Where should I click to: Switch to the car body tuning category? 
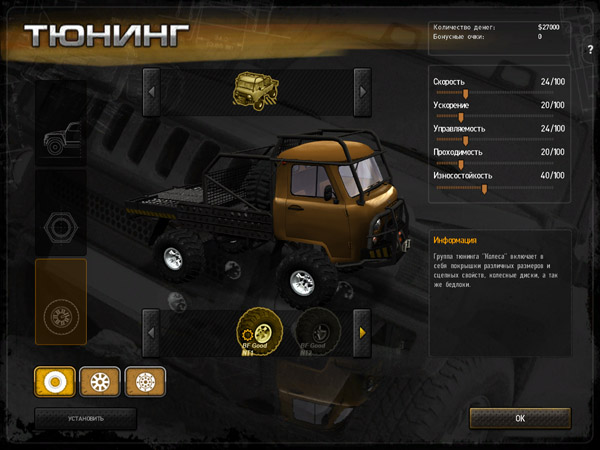pos(61,138)
